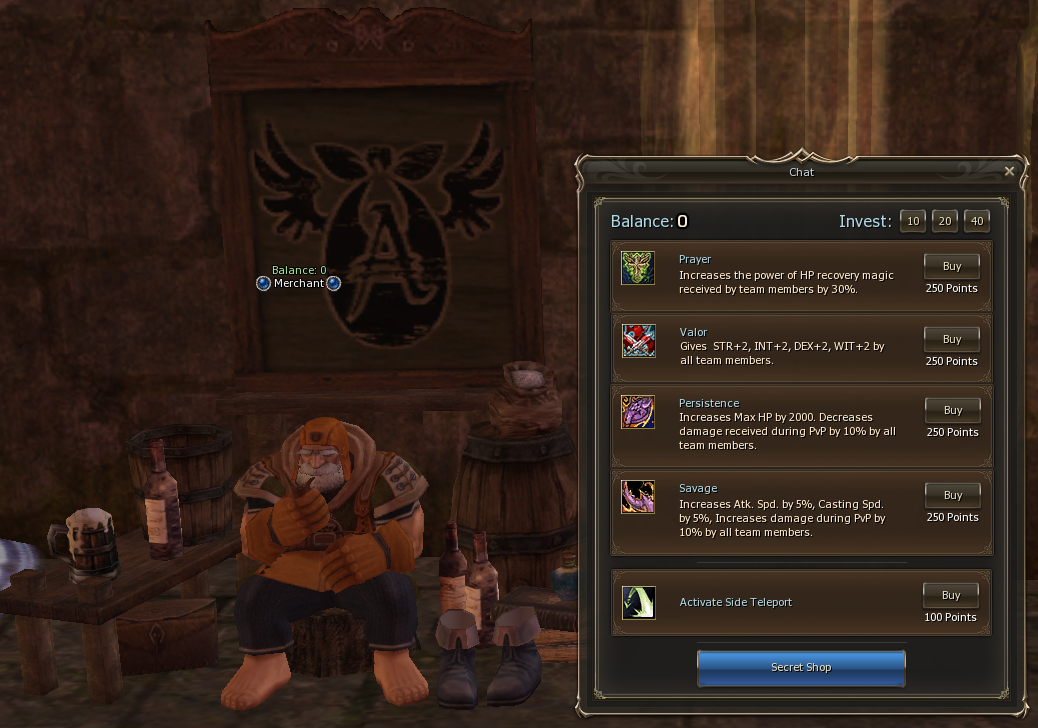Select the Prayer skill icon
Screen dimensions: 1038x728
click(x=638, y=268)
